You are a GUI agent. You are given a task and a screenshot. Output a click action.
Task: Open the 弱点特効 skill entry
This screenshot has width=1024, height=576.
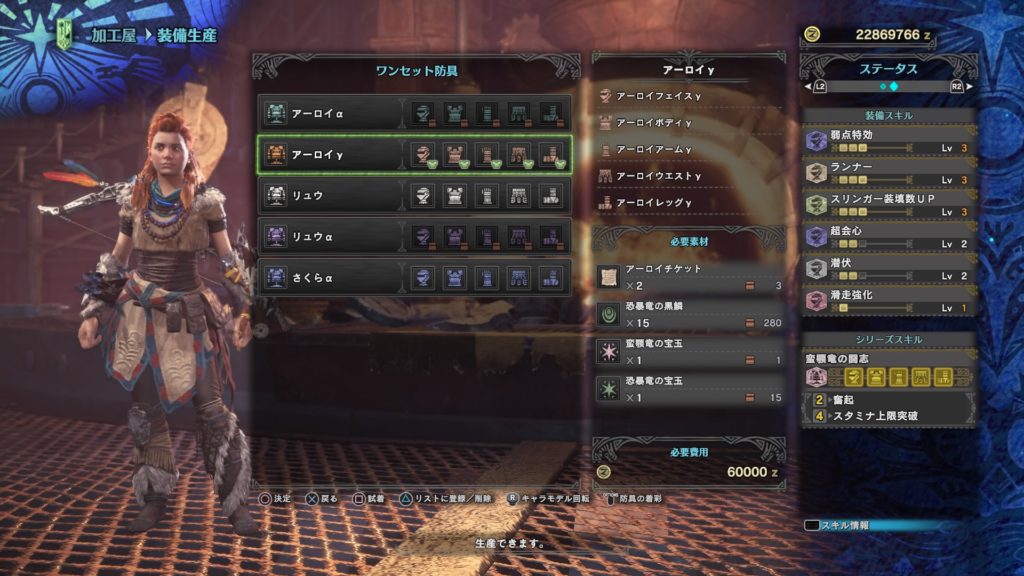[x=889, y=140]
